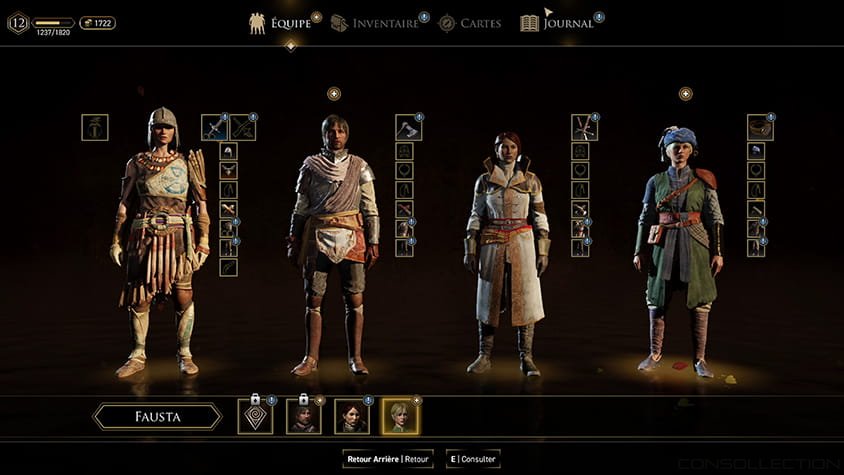Choose the red-haired woman's portrait
The height and width of the screenshot is (475, 844).
351,416
